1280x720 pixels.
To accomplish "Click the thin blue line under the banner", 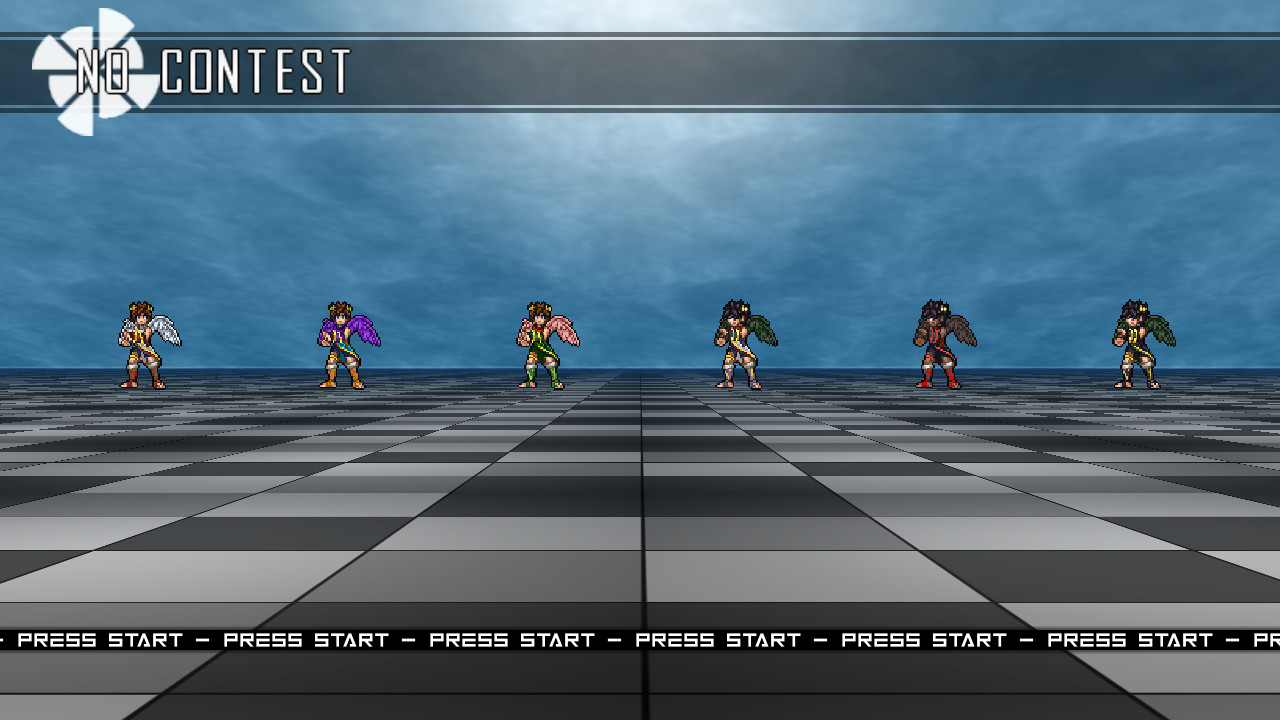I will pyautogui.click(x=640, y=106).
